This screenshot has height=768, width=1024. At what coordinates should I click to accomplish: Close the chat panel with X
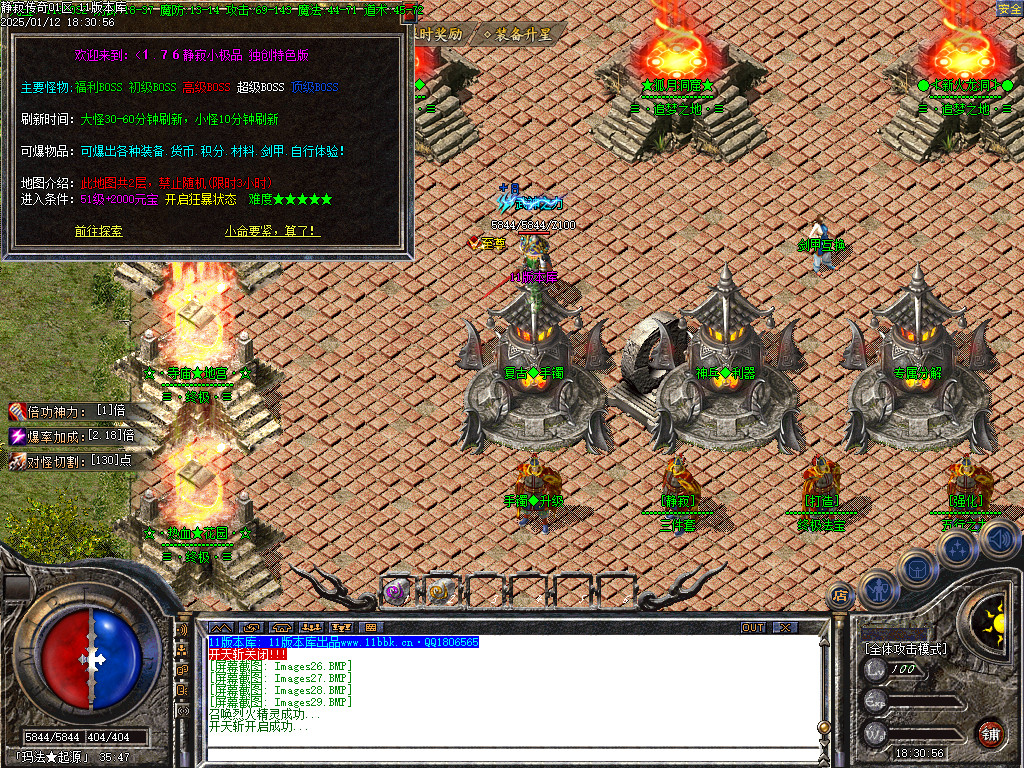pos(785,627)
